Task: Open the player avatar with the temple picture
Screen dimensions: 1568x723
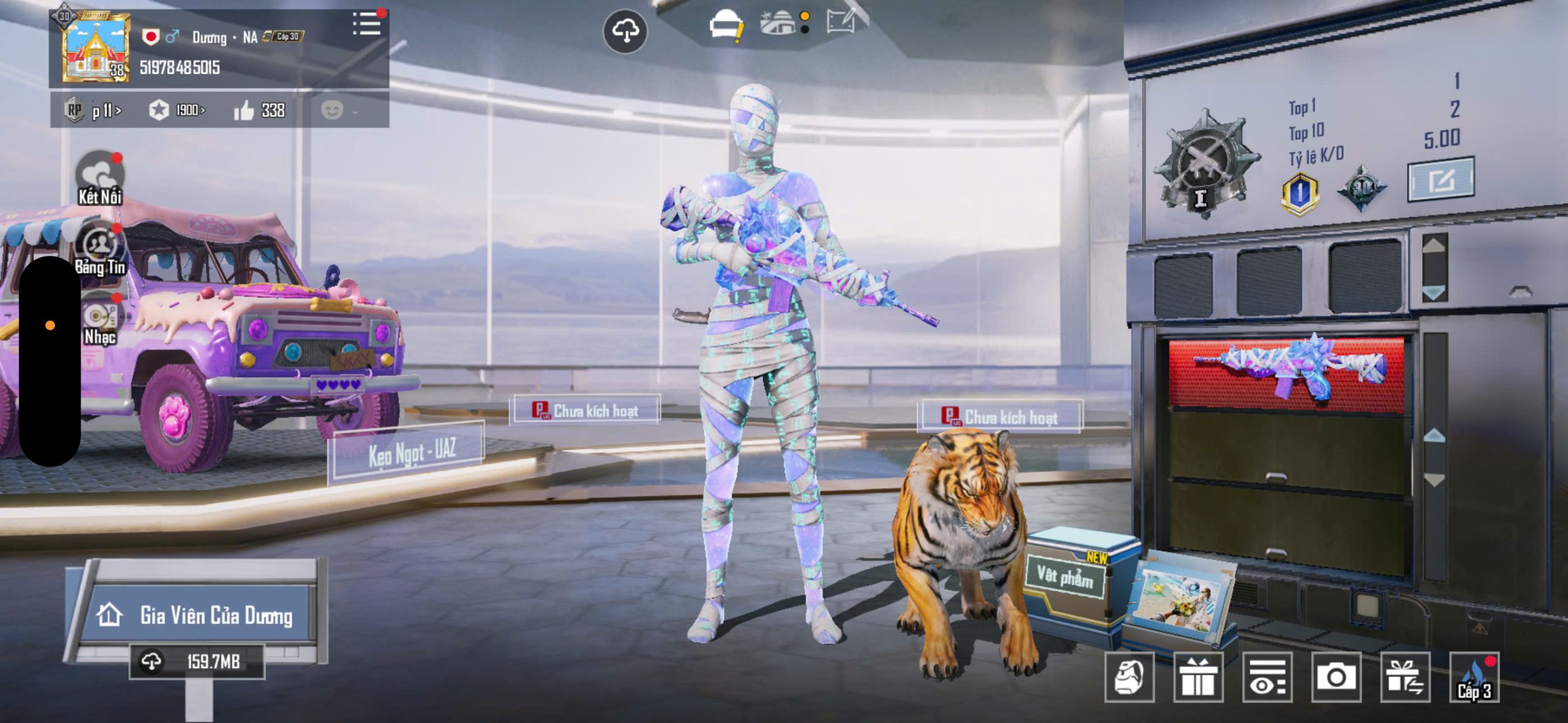Action: tap(96, 48)
